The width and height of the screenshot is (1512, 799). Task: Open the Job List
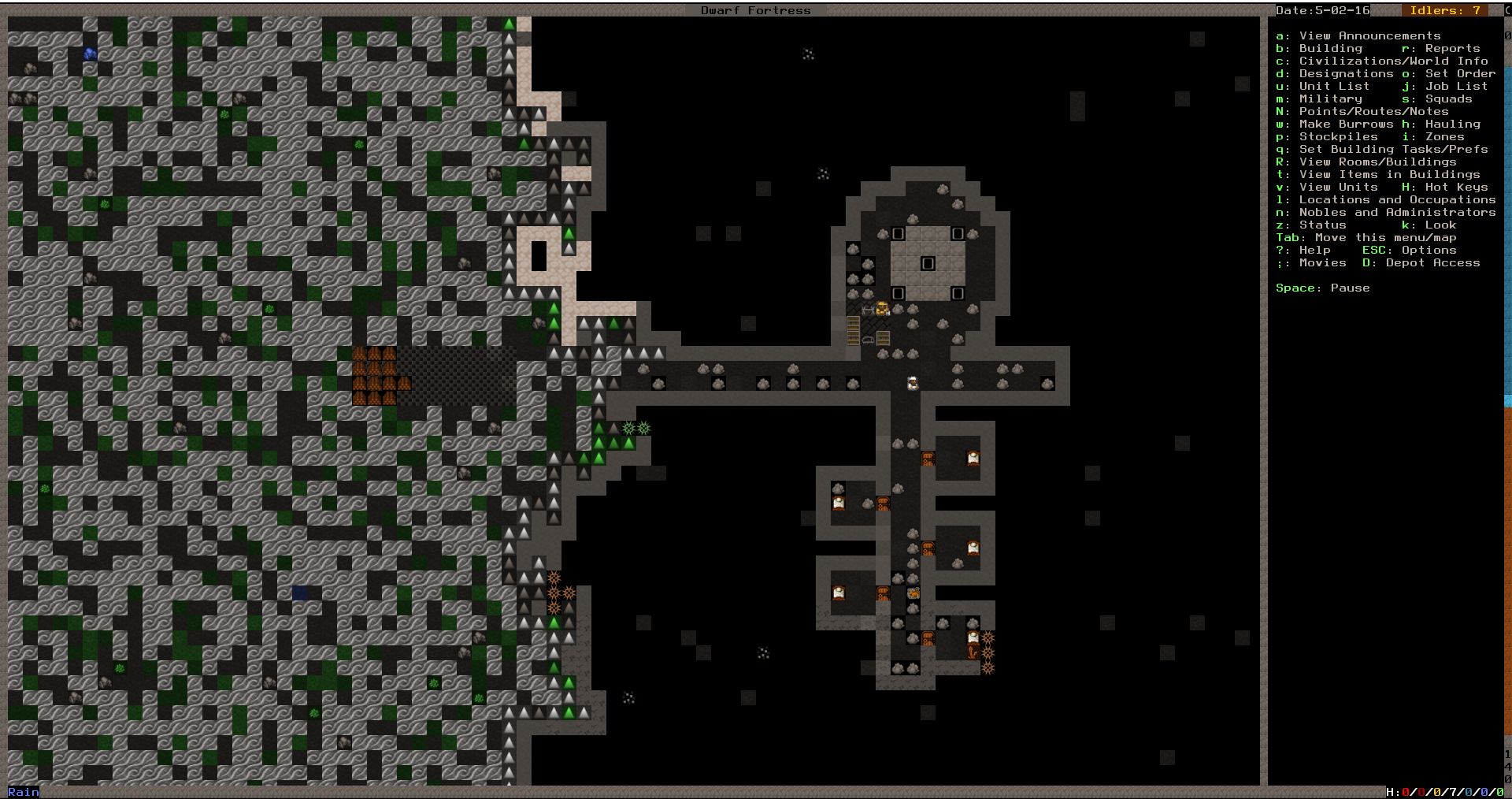[x=1456, y=86]
